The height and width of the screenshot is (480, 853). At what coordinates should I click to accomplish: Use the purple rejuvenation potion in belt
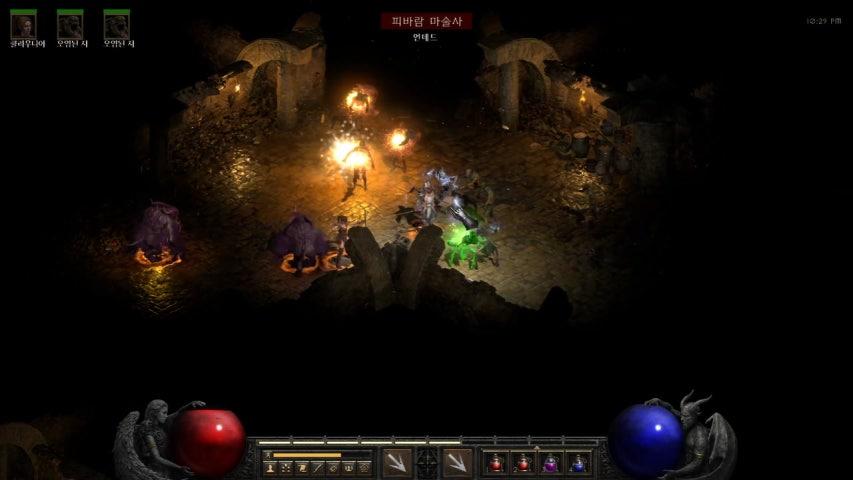click(550, 463)
